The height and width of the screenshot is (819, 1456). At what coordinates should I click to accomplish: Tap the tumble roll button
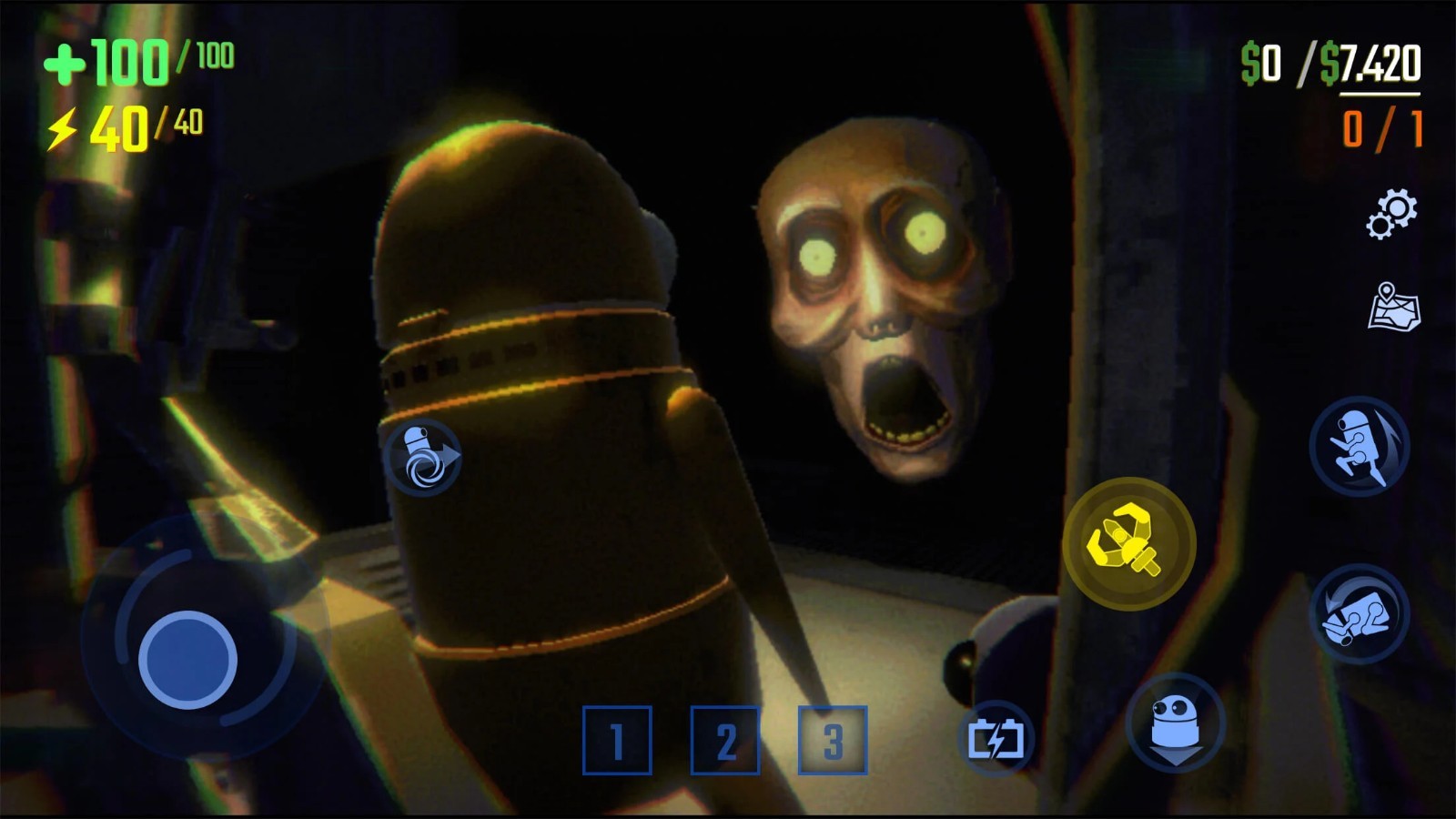click(1360, 612)
